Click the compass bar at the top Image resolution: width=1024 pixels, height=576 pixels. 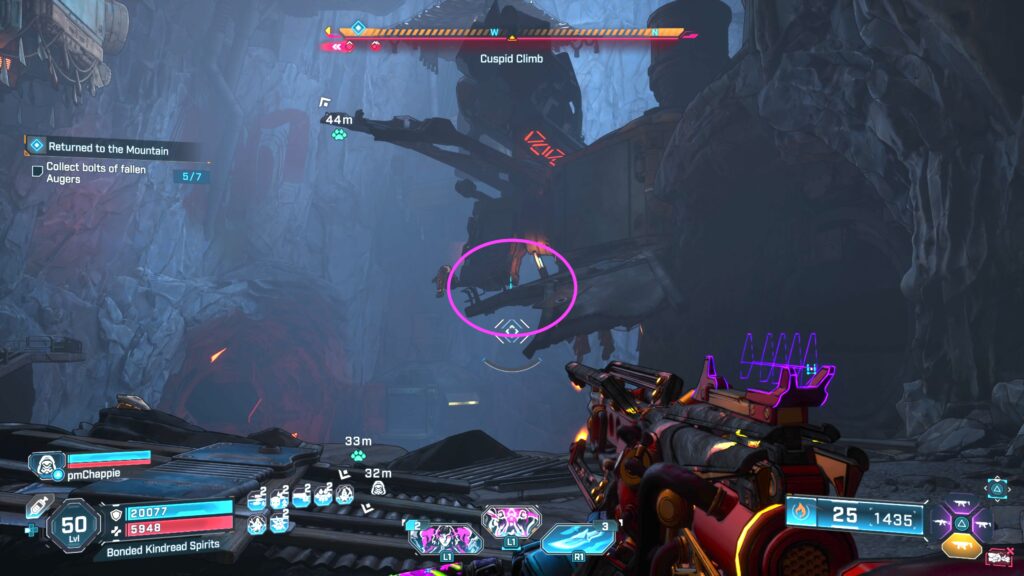pos(512,33)
